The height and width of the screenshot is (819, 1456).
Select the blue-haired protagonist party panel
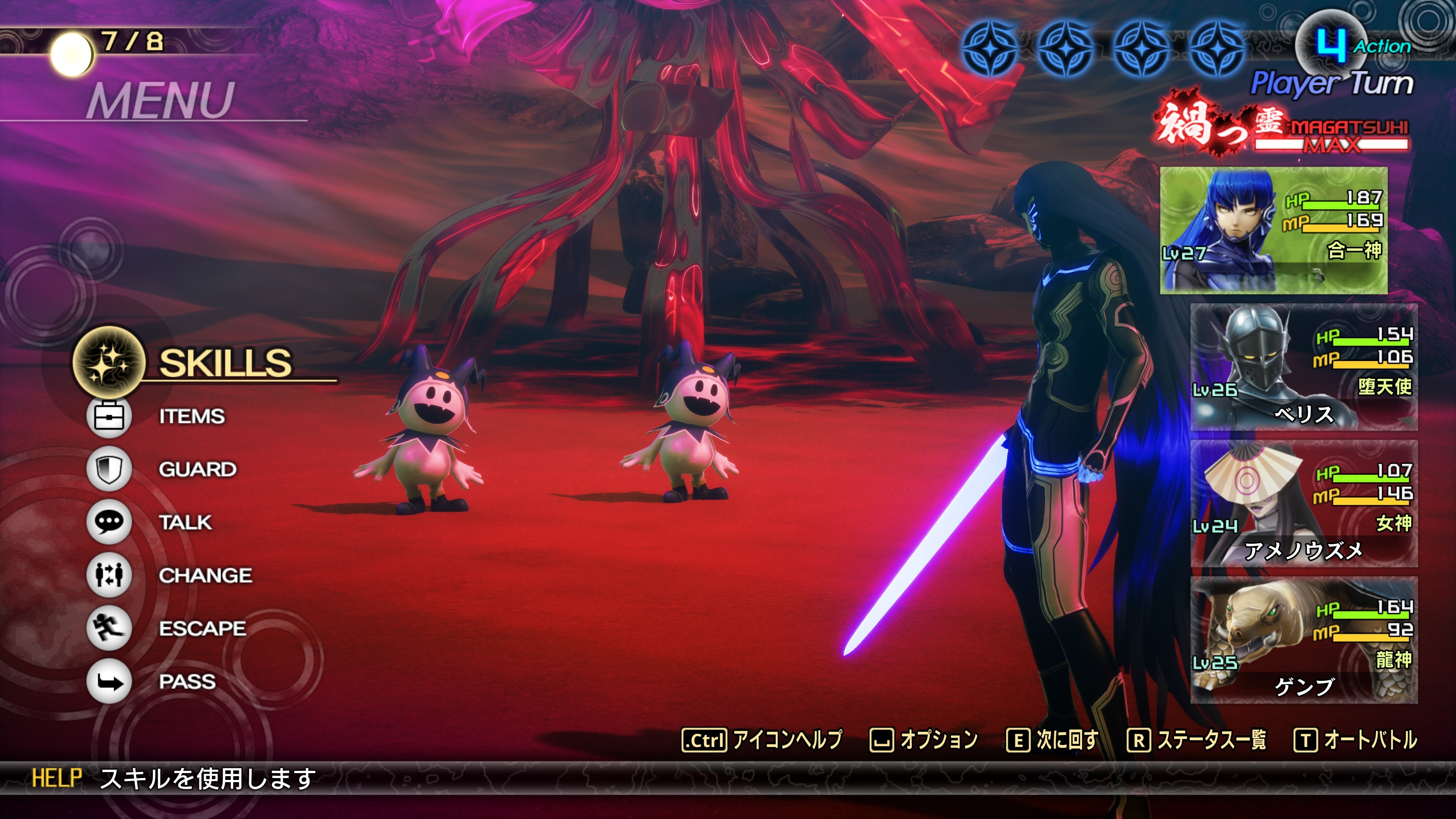[1273, 231]
